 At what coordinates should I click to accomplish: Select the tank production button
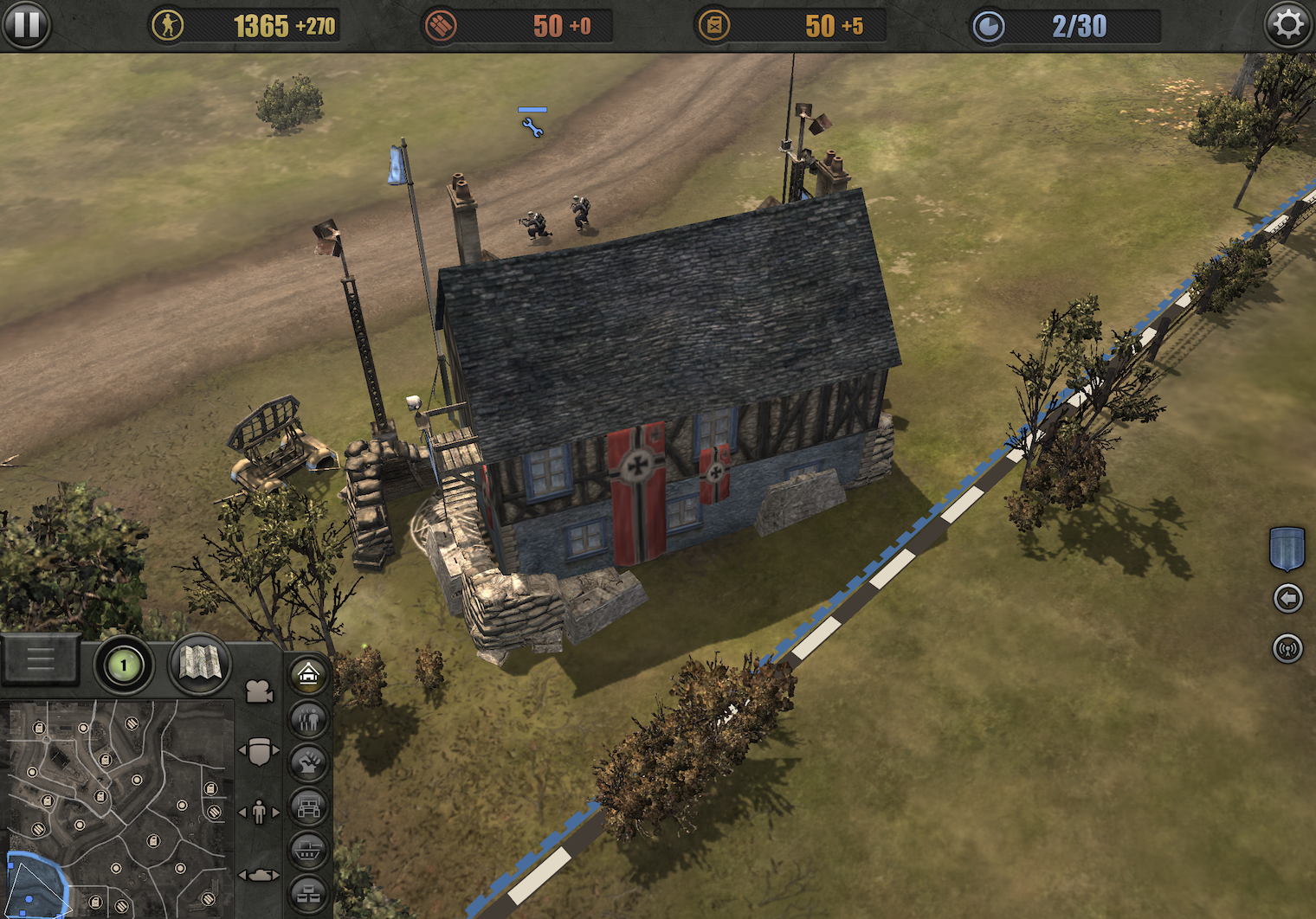click(x=309, y=851)
